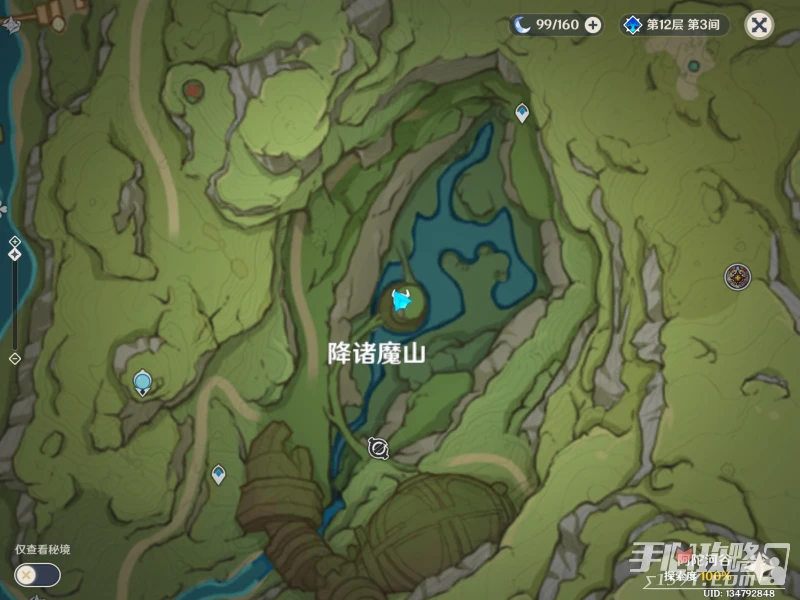Select the red map marker in the northwest
Viewport: 800px width, 600px height.
[192, 90]
